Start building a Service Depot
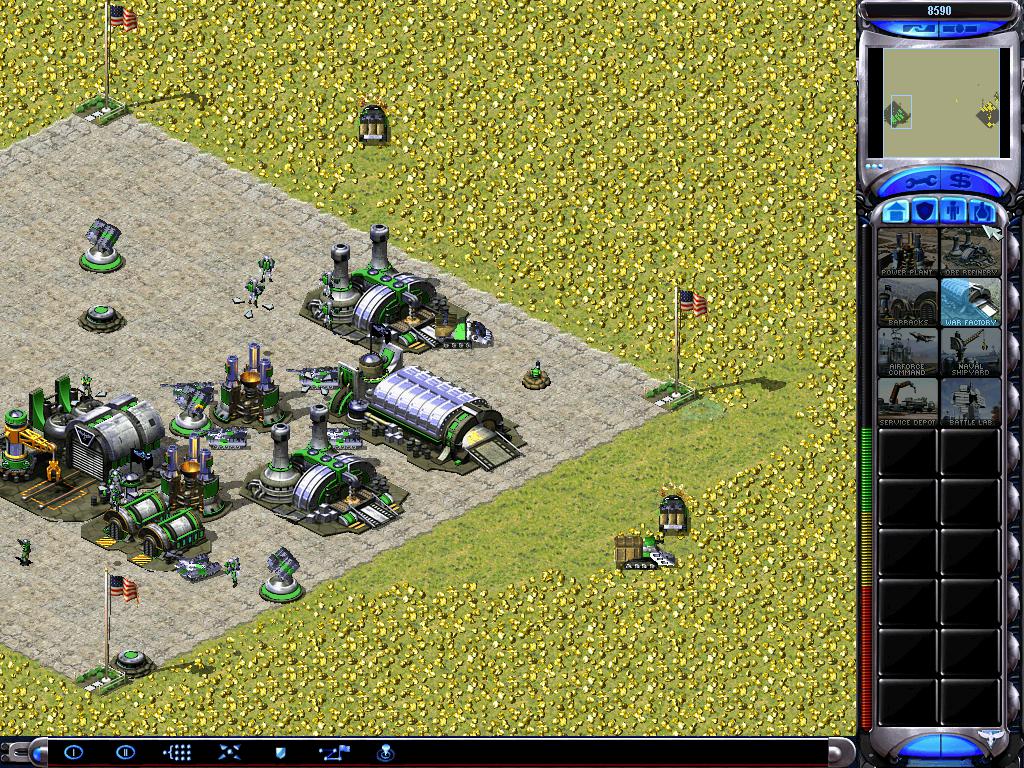The width and height of the screenshot is (1024, 768). click(907, 401)
